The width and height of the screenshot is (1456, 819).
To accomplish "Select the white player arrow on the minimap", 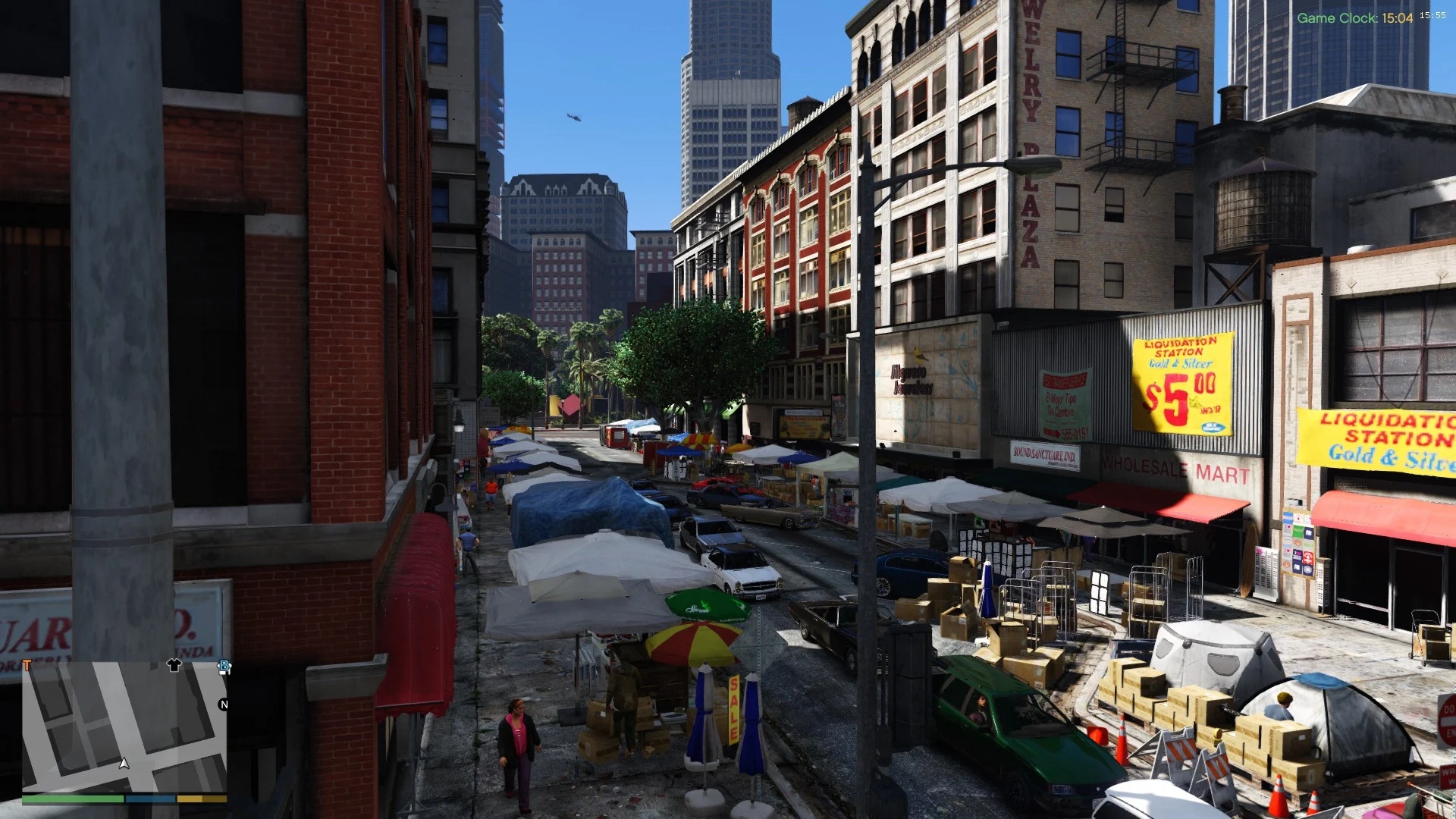I will coord(124,764).
